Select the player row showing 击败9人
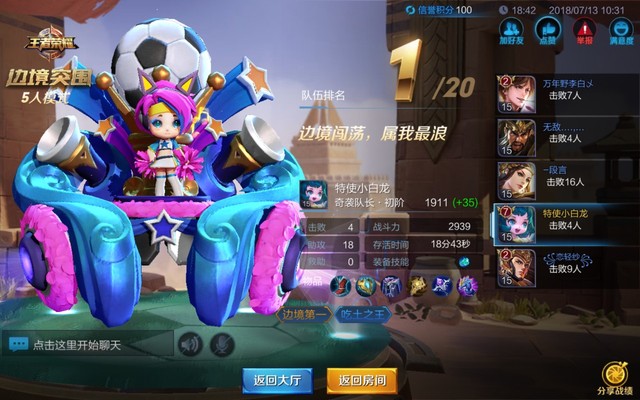Screen dimensions: 640x400 pyautogui.click(x=565, y=266)
